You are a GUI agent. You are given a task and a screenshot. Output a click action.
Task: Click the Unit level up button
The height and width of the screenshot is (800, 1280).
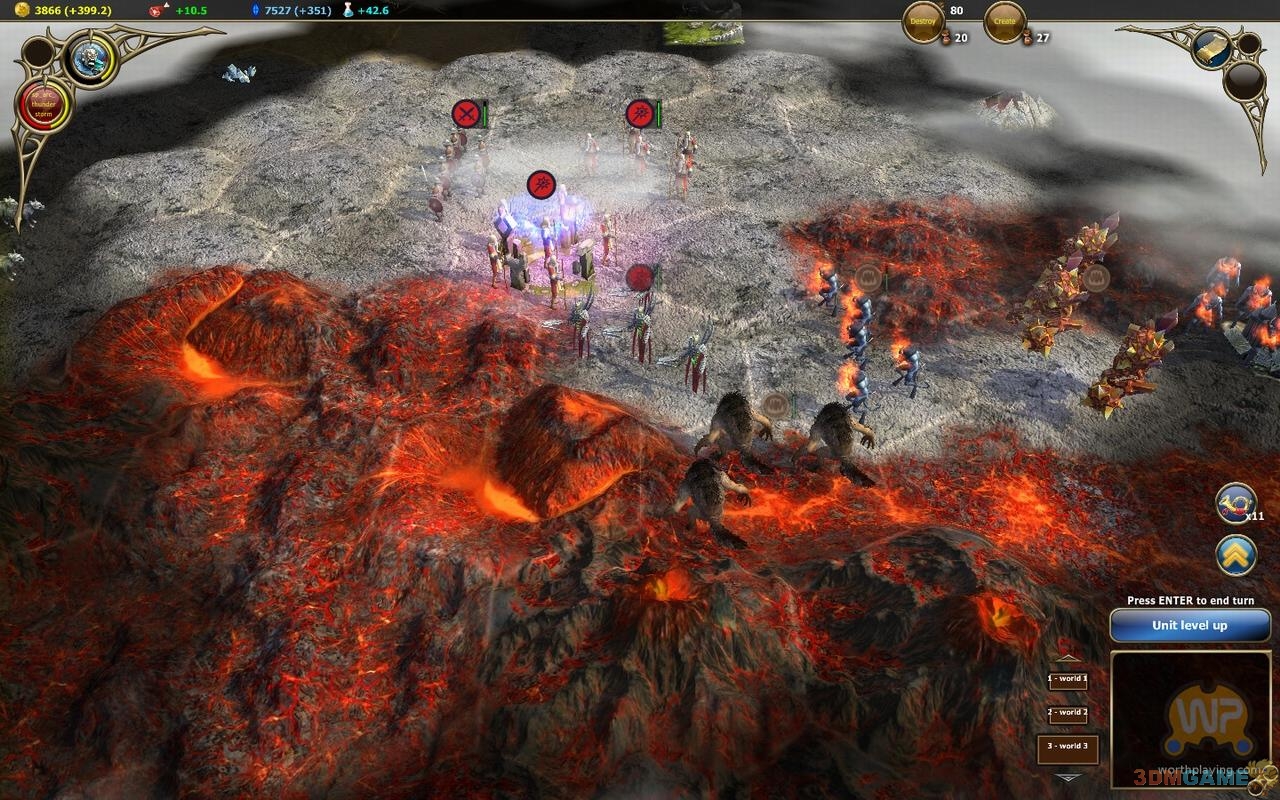1189,626
